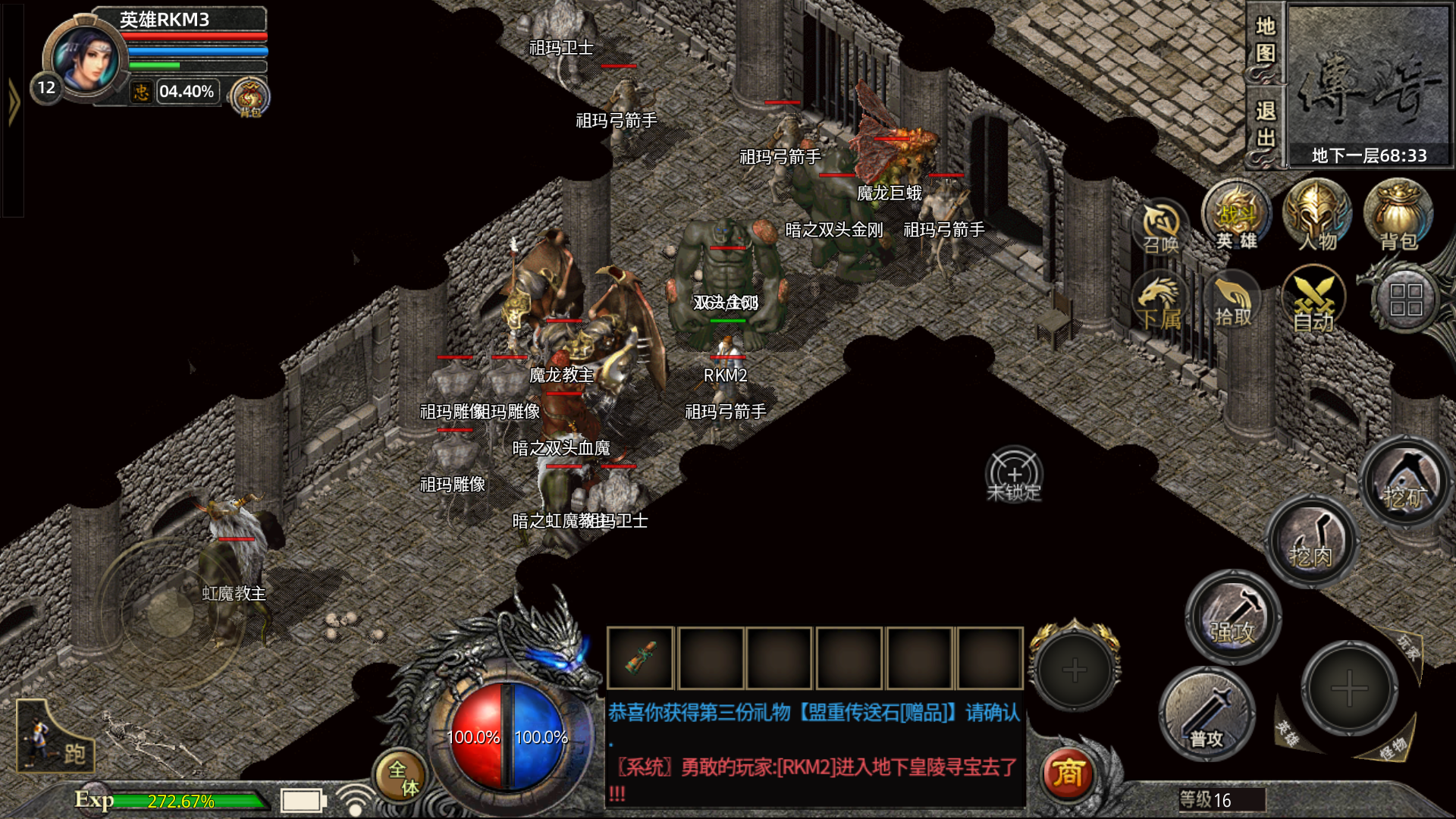Open the 商 shop button

(x=1068, y=773)
